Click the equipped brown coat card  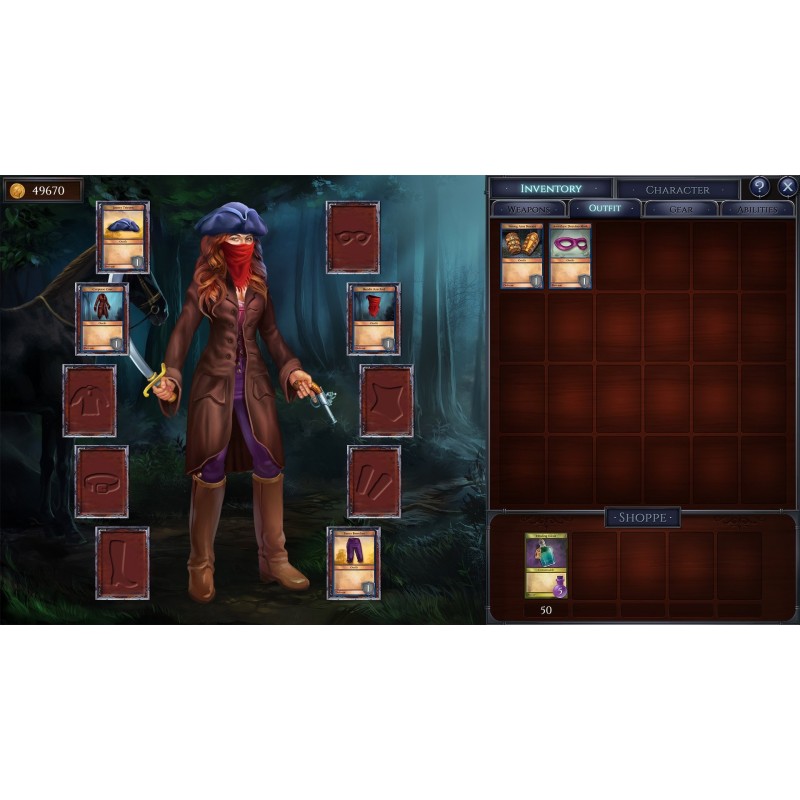pyautogui.click(x=102, y=318)
